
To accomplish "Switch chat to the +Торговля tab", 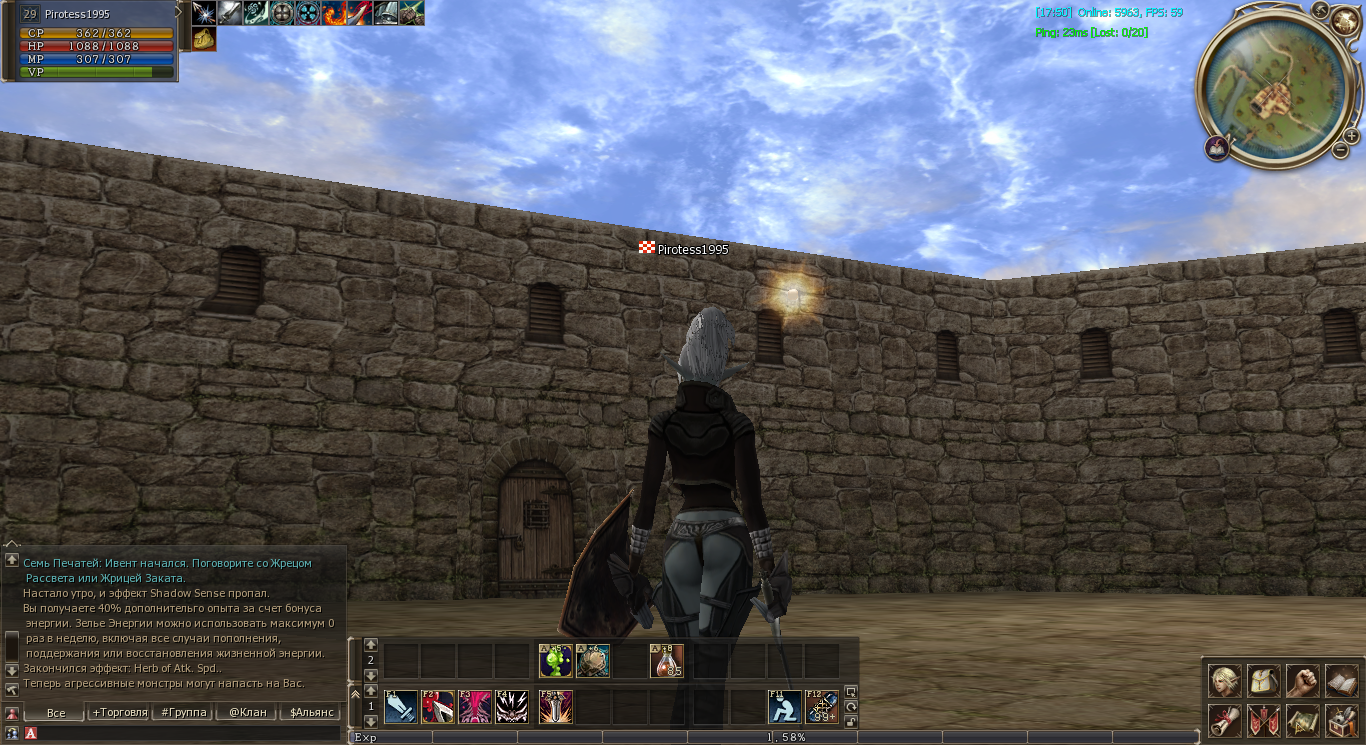I will [119, 713].
